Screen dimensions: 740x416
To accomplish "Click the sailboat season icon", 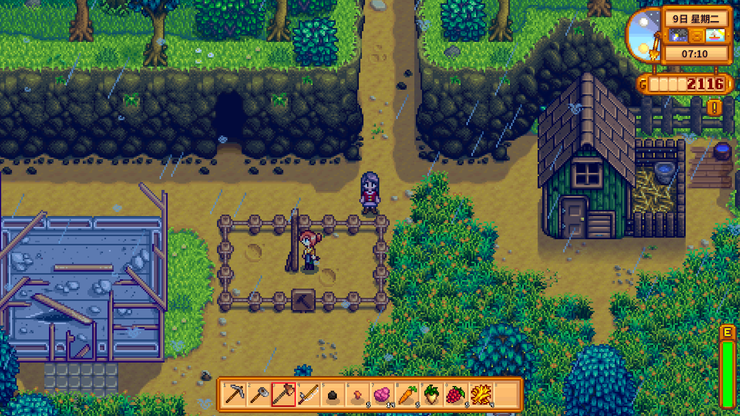I will 713,36.
